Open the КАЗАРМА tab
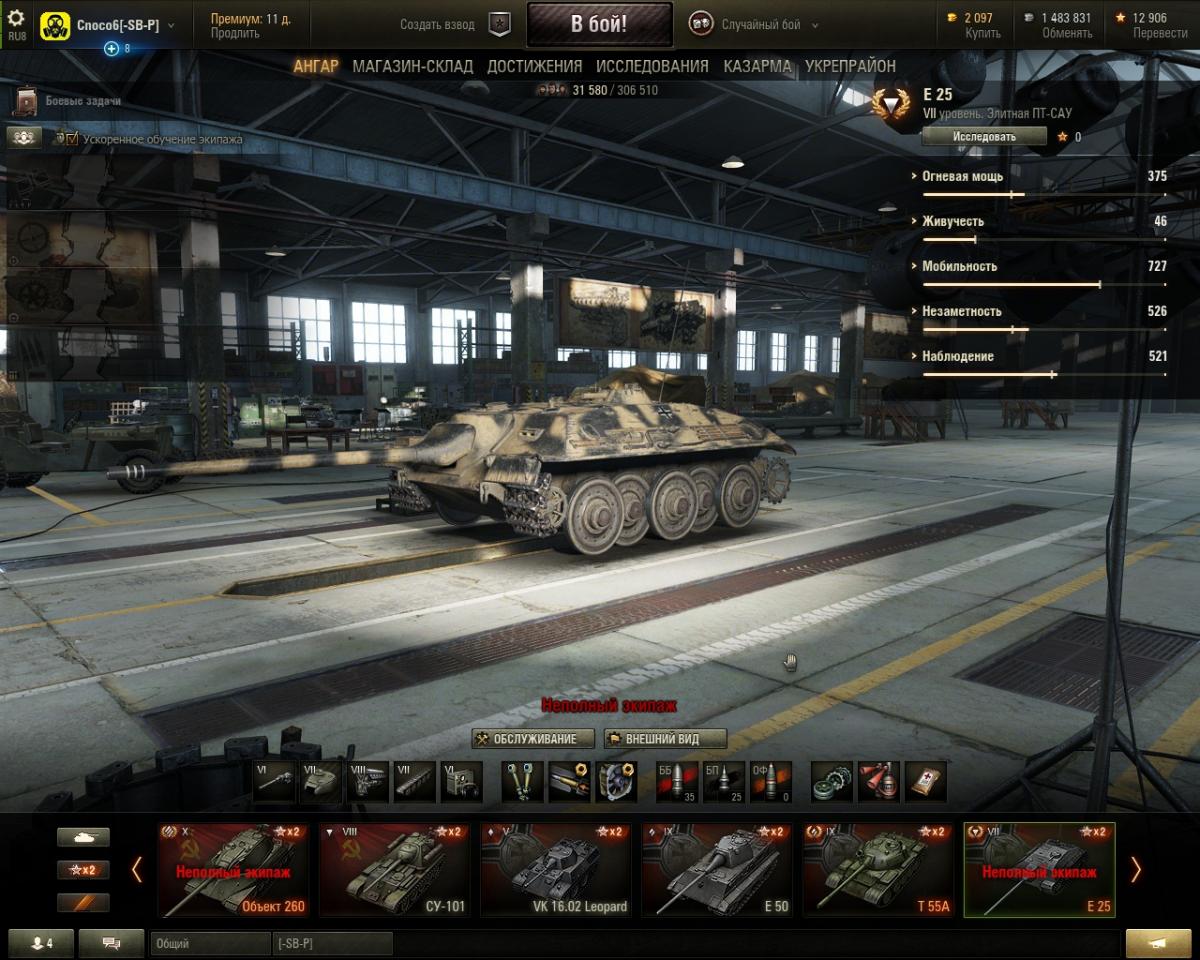This screenshot has height=960, width=1200. coord(757,66)
